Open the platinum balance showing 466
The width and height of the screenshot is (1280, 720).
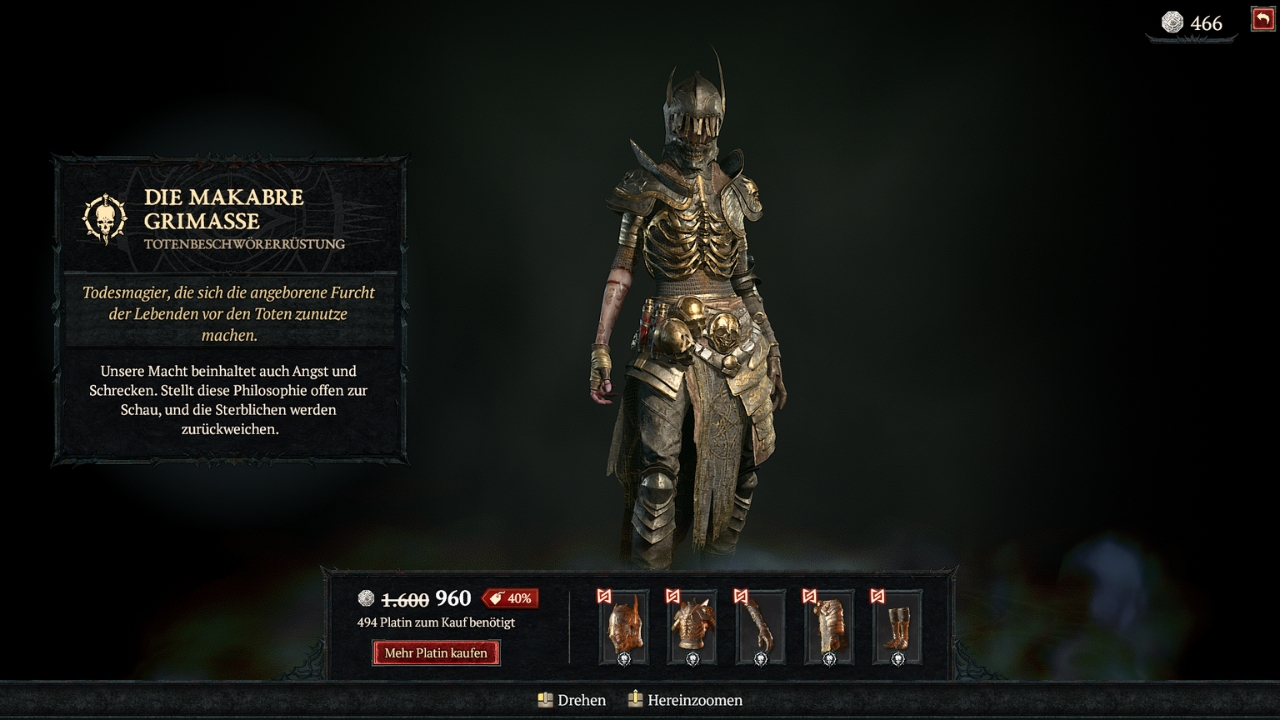(x=1192, y=23)
